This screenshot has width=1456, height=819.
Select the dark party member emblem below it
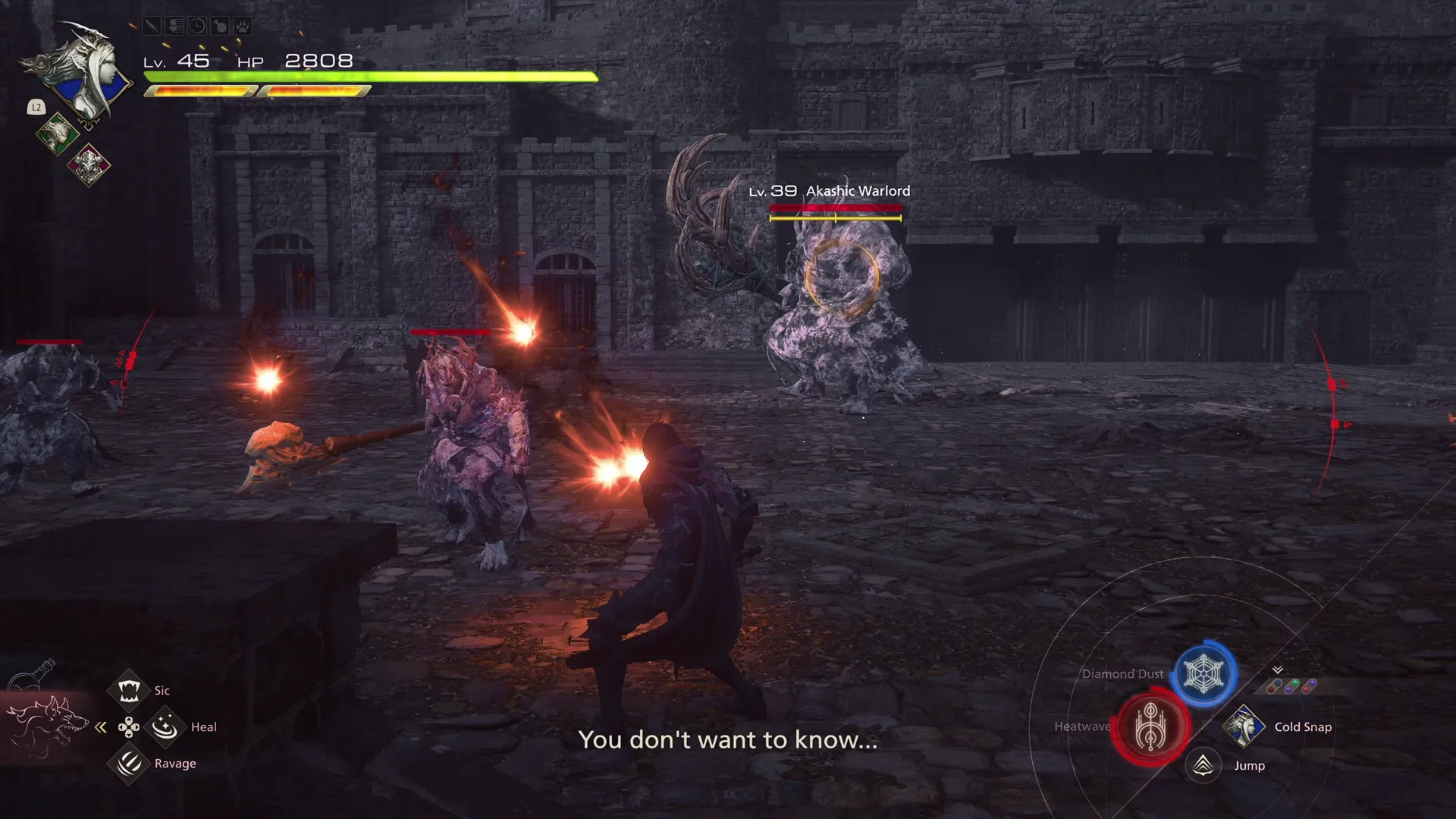point(89,164)
